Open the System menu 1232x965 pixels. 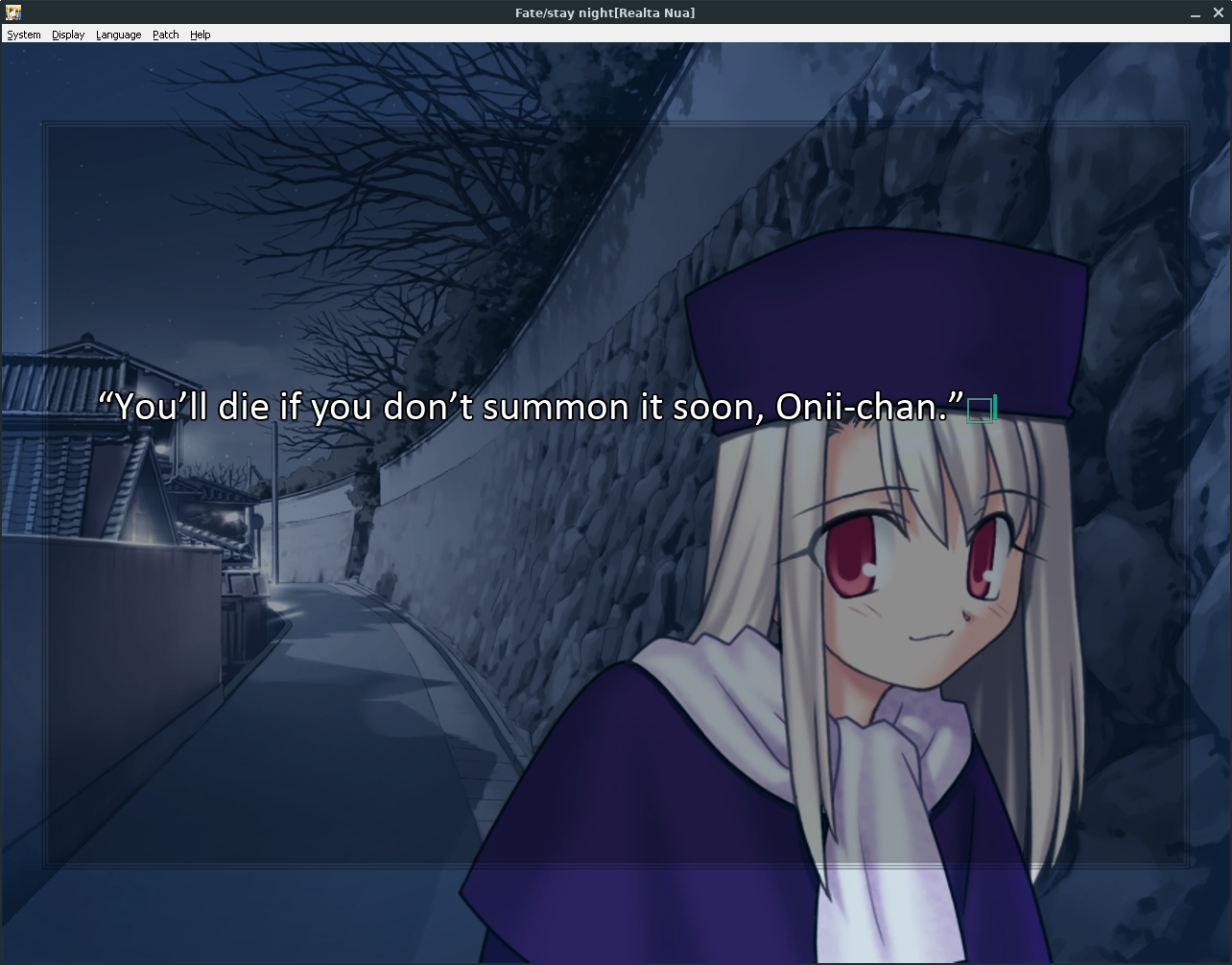[24, 35]
